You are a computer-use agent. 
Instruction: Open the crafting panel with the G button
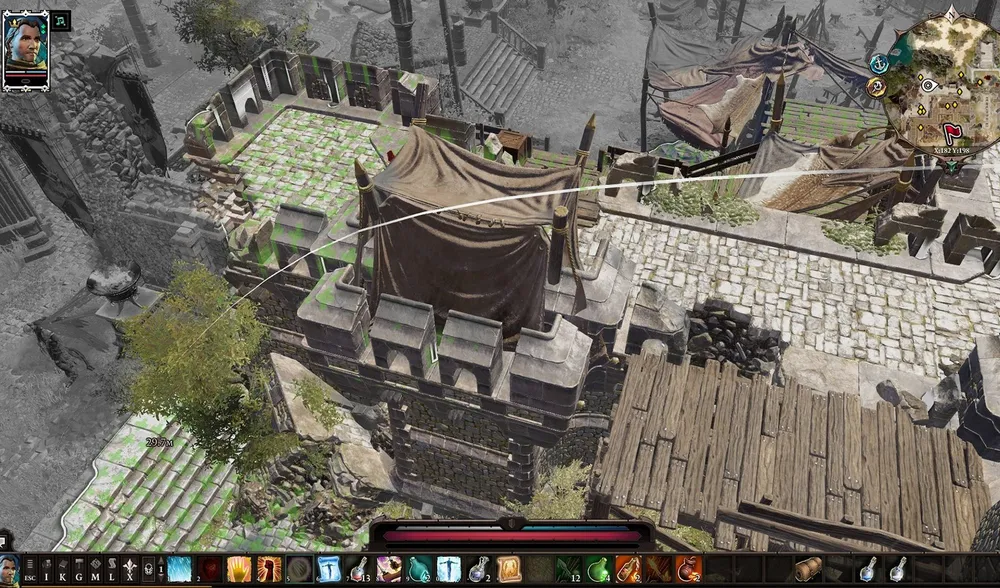pyautogui.click(x=79, y=571)
